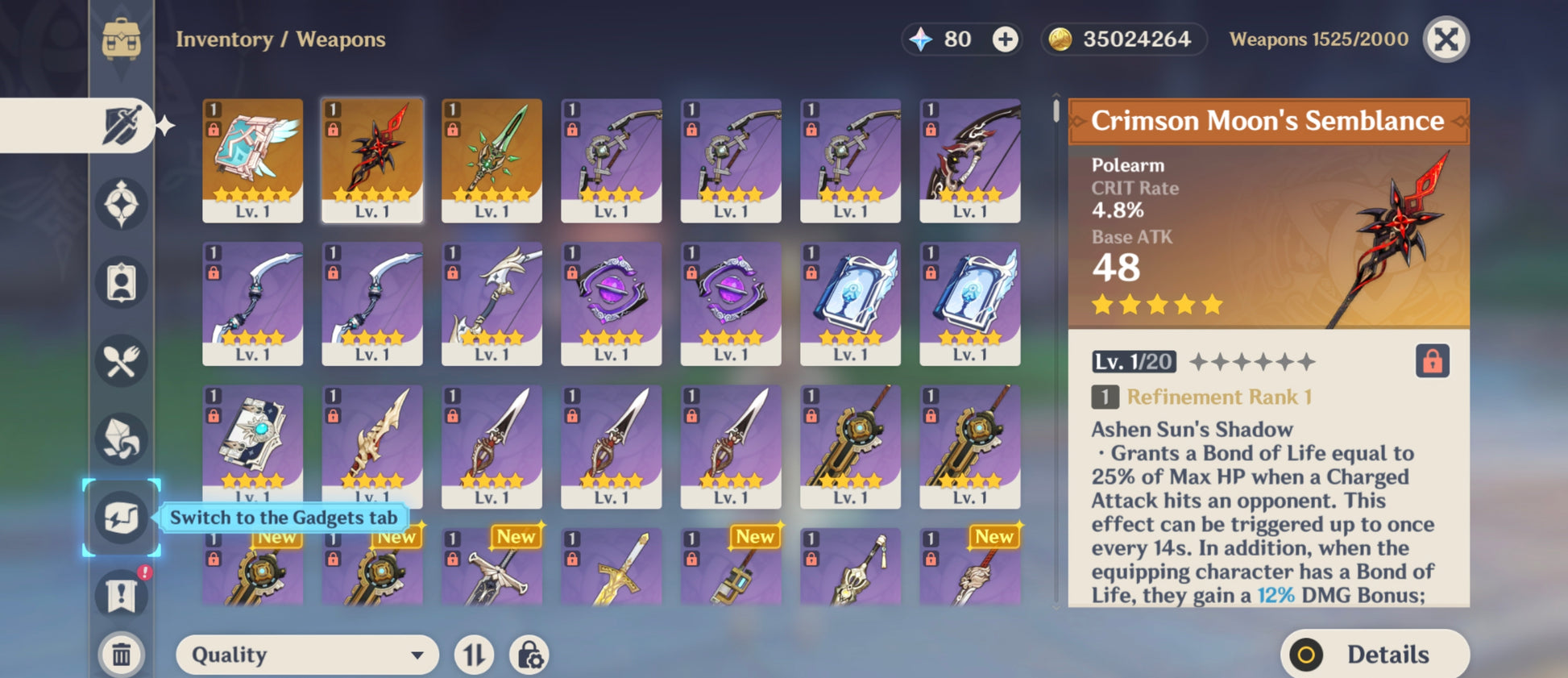Screen dimensions: 1568x678
Task: Open the weapon lock management button
Action: [529, 655]
